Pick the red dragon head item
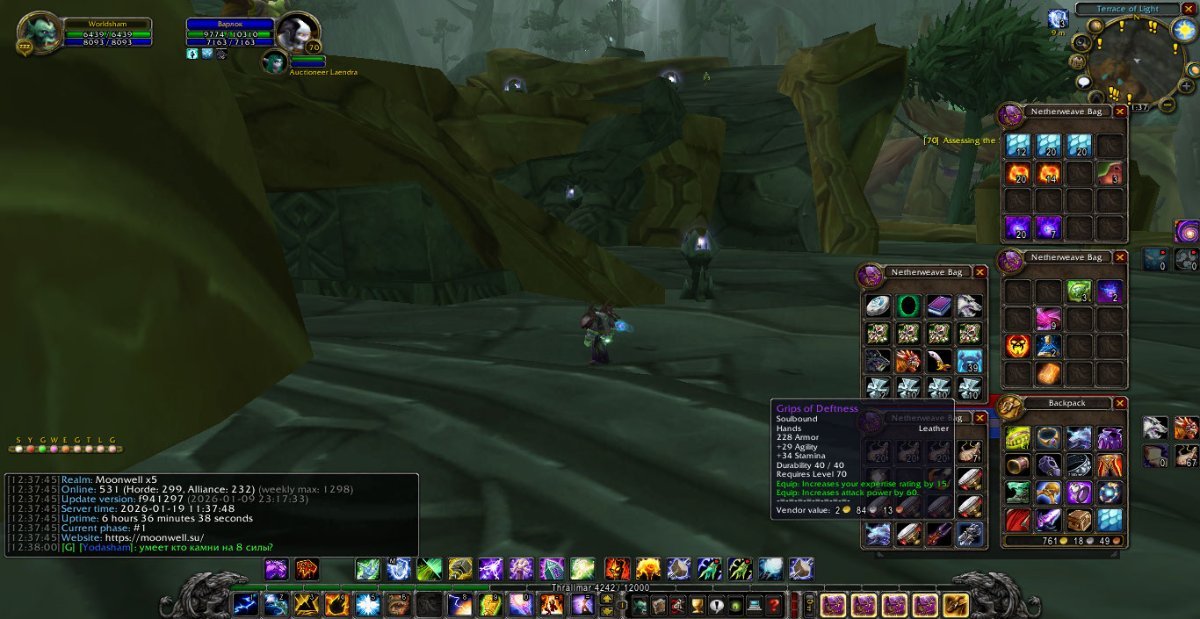This screenshot has height=619, width=1200. (x=908, y=361)
